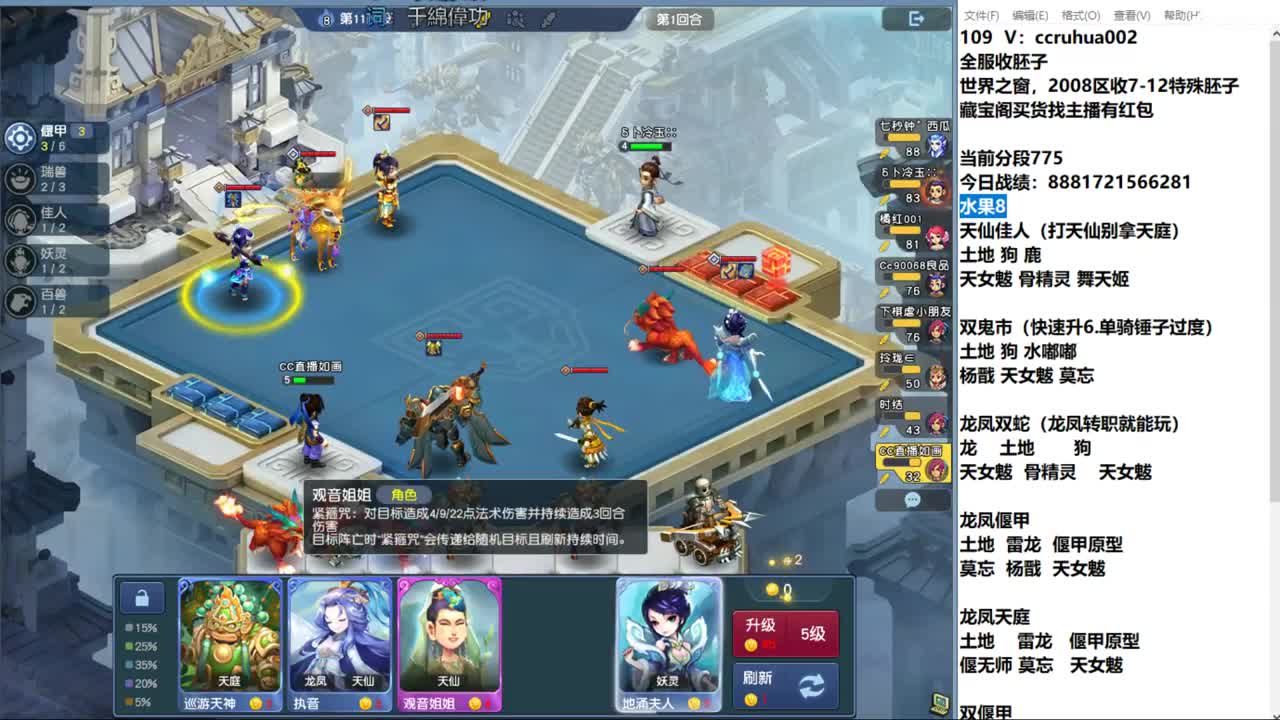The height and width of the screenshot is (720, 1280).
Task: Toggle the lock icon in the shop panel
Action: [142, 597]
